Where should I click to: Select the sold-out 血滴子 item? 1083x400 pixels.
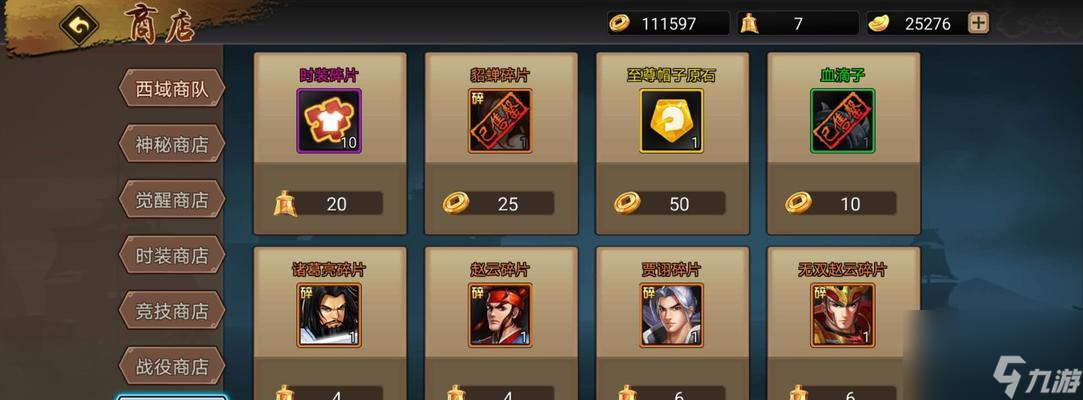842,121
